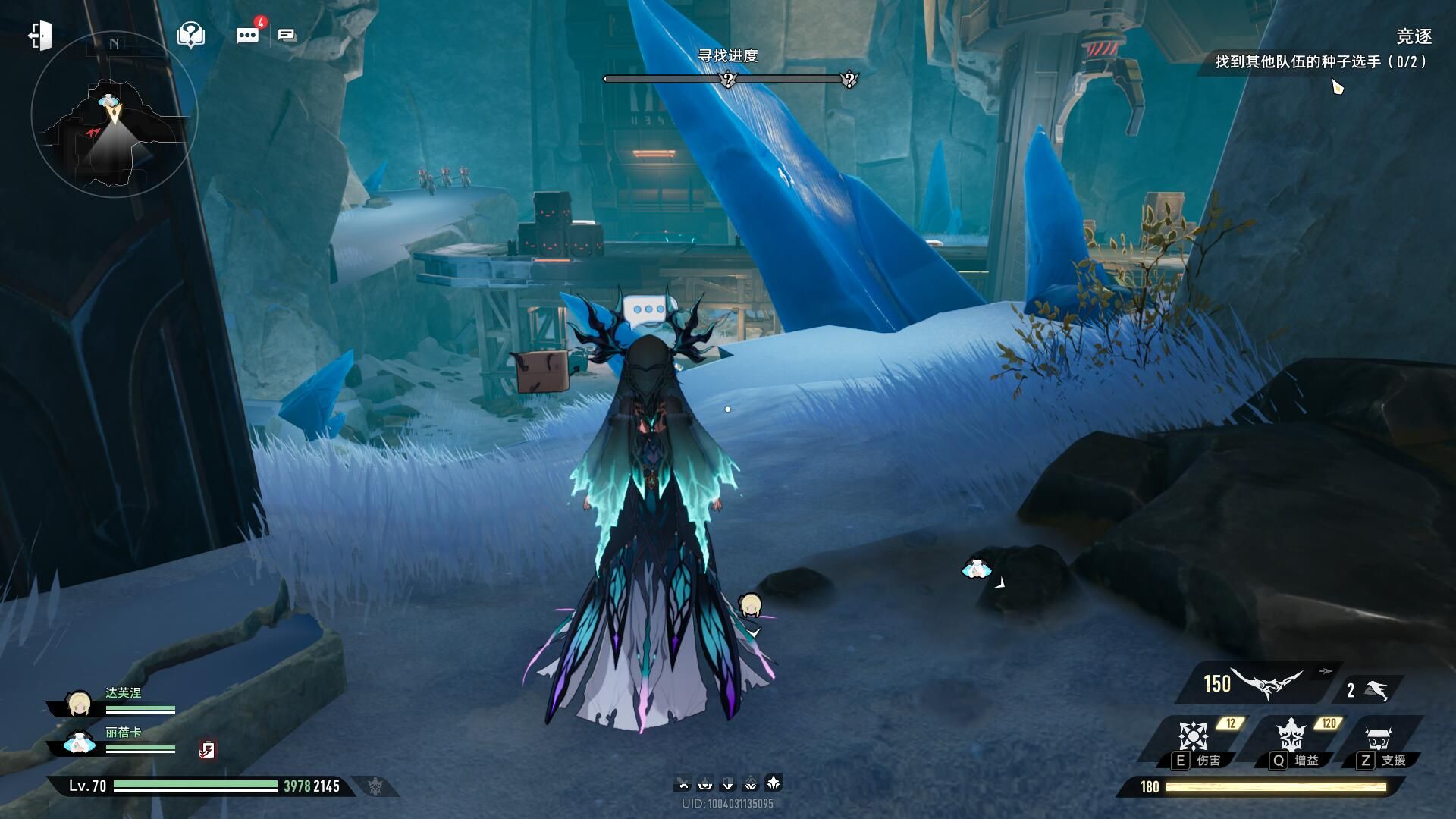Open the circular minimap
Screen dimensions: 1456x819
(x=114, y=114)
